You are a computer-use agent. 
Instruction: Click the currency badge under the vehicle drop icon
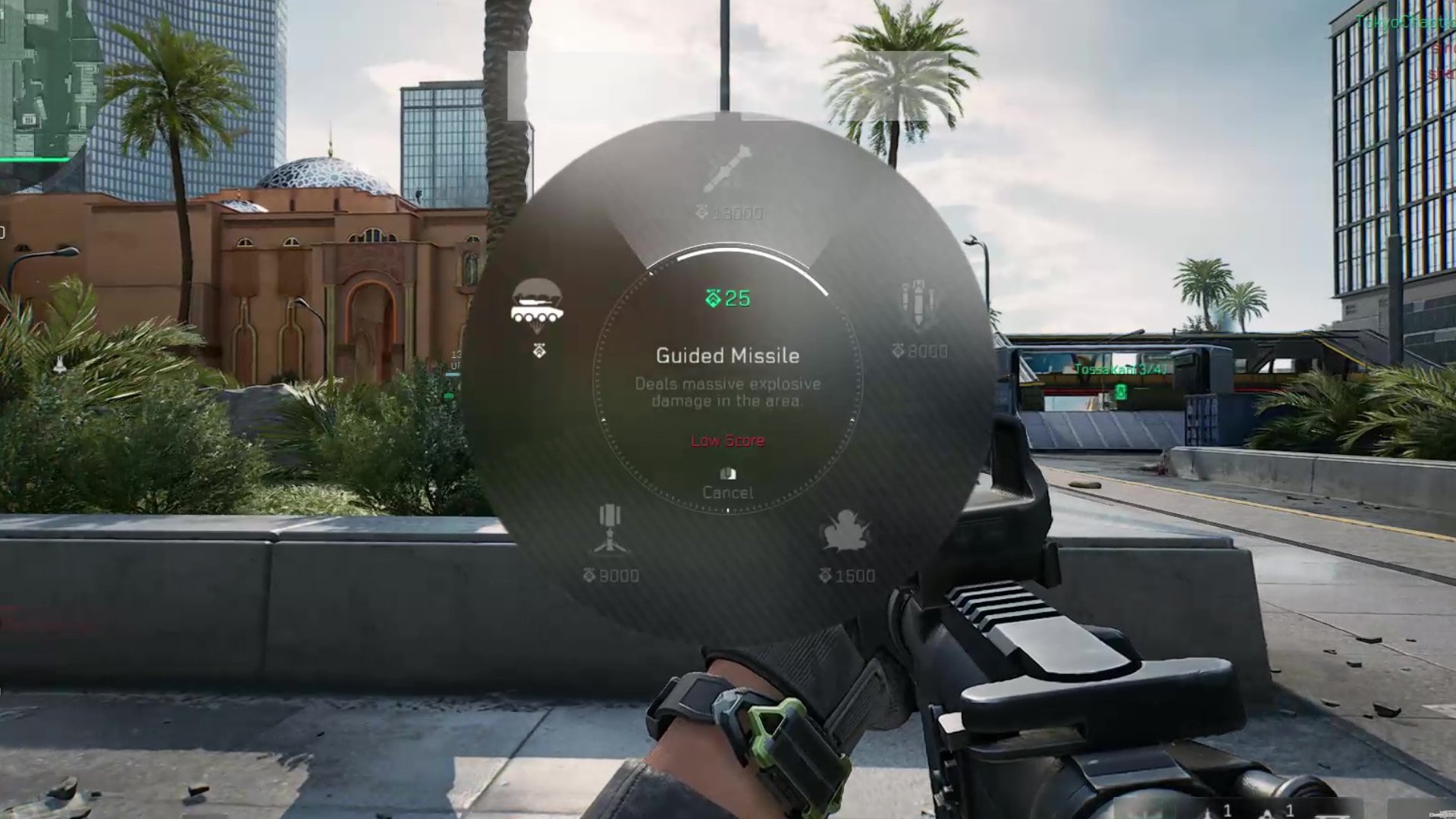click(x=538, y=351)
